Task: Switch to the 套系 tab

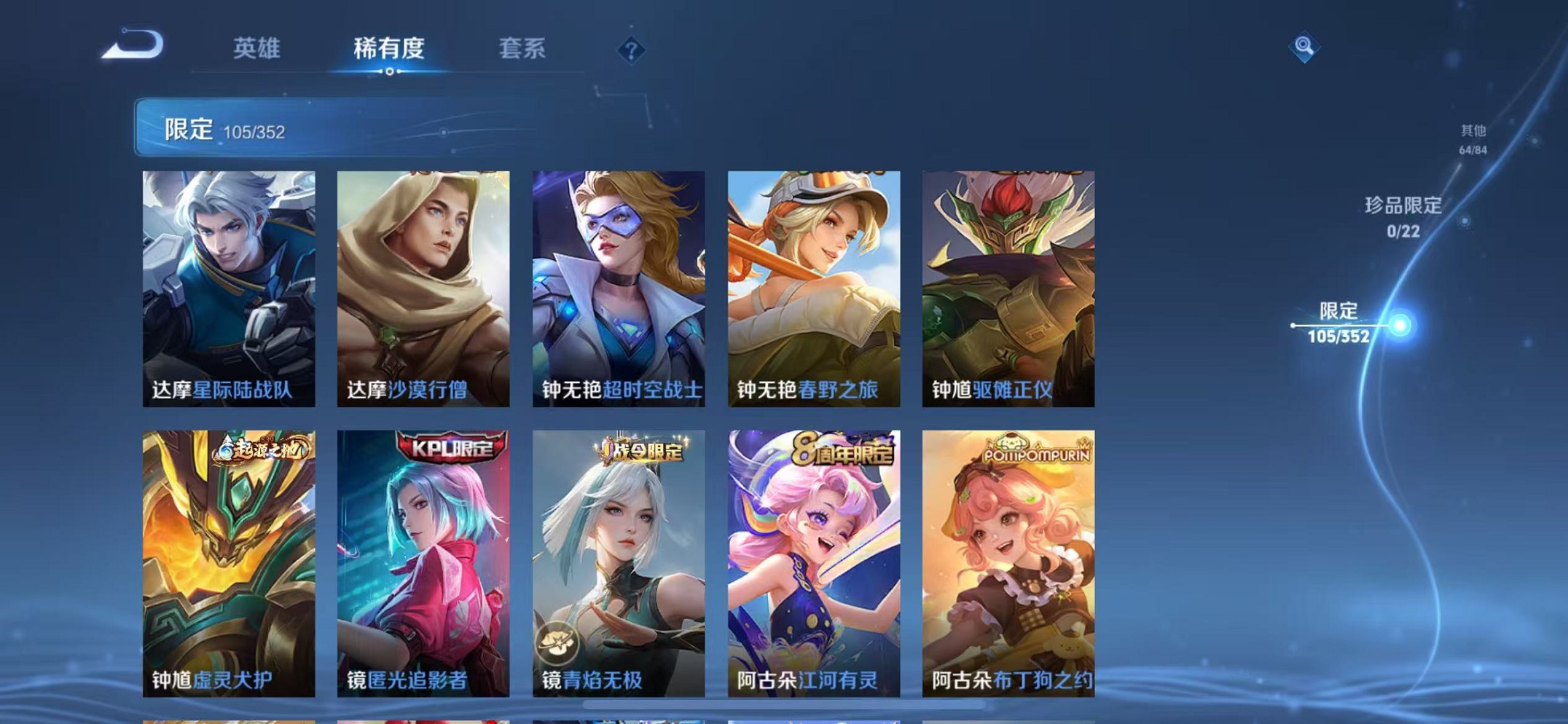Action: tap(522, 50)
